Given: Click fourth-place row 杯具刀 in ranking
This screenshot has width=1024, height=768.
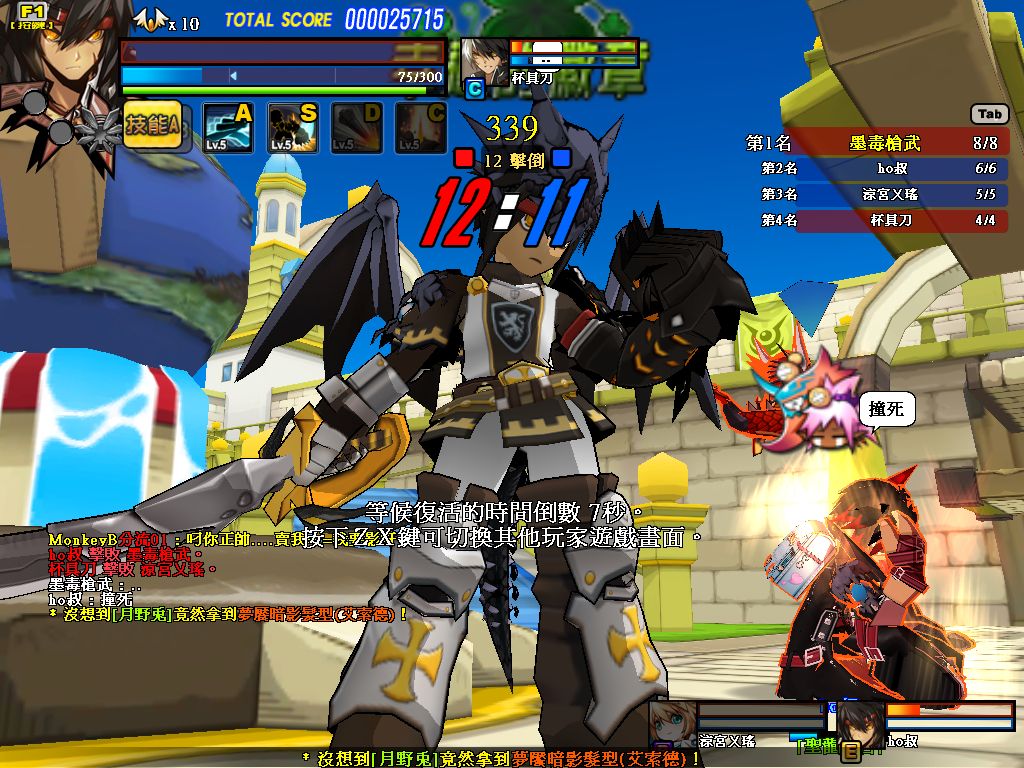Looking at the screenshot, I should pos(884,220).
